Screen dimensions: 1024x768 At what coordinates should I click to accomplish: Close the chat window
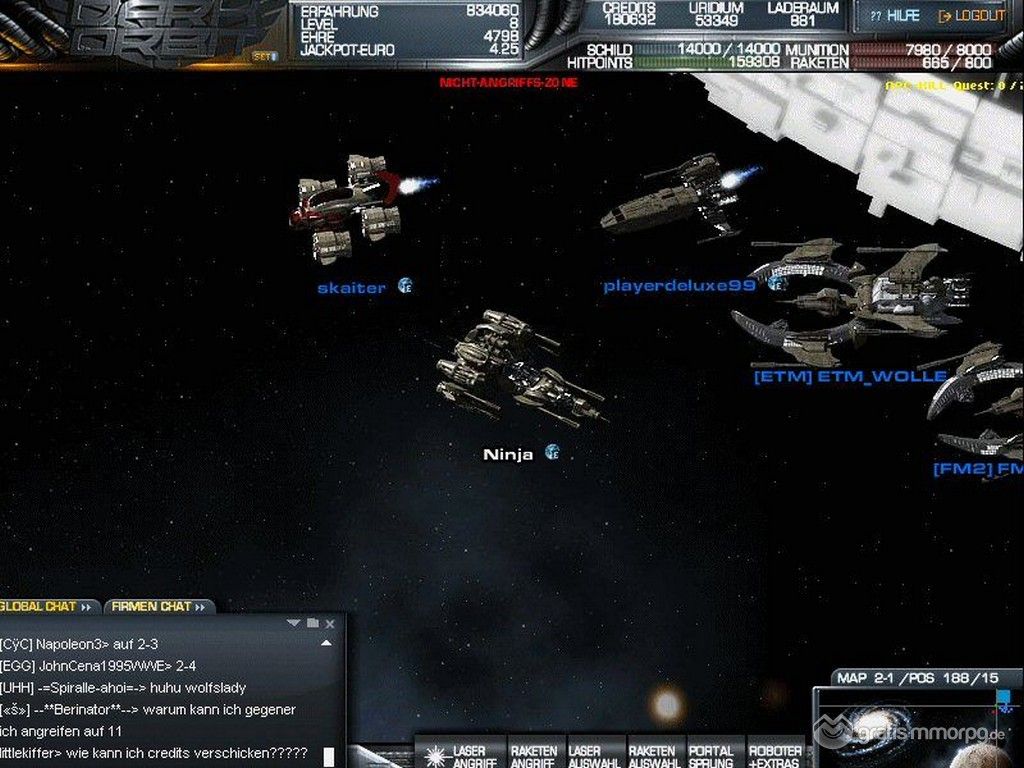click(330, 624)
